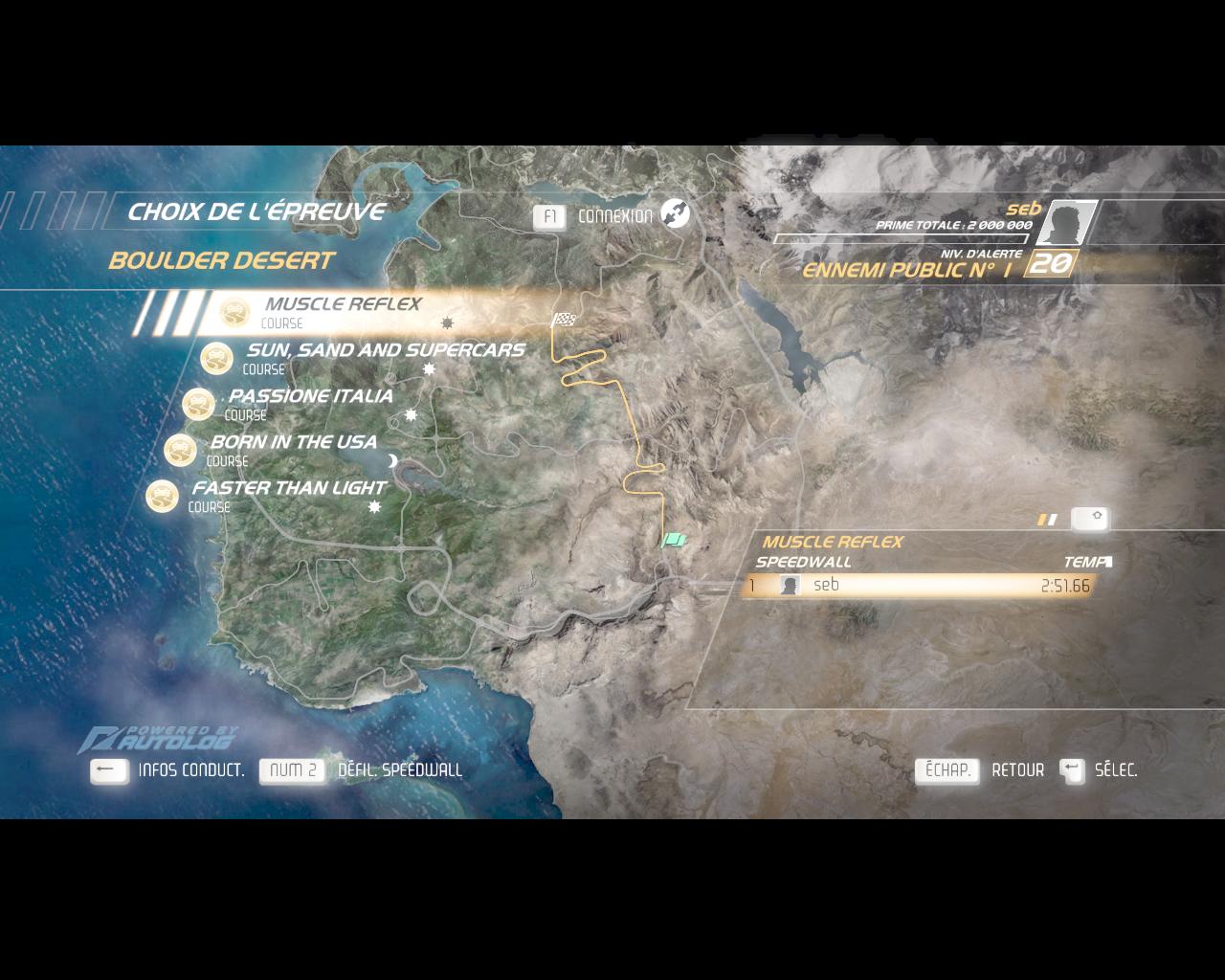Open the Speedwall camera photo icon
The width and height of the screenshot is (1225, 980).
click(1090, 518)
